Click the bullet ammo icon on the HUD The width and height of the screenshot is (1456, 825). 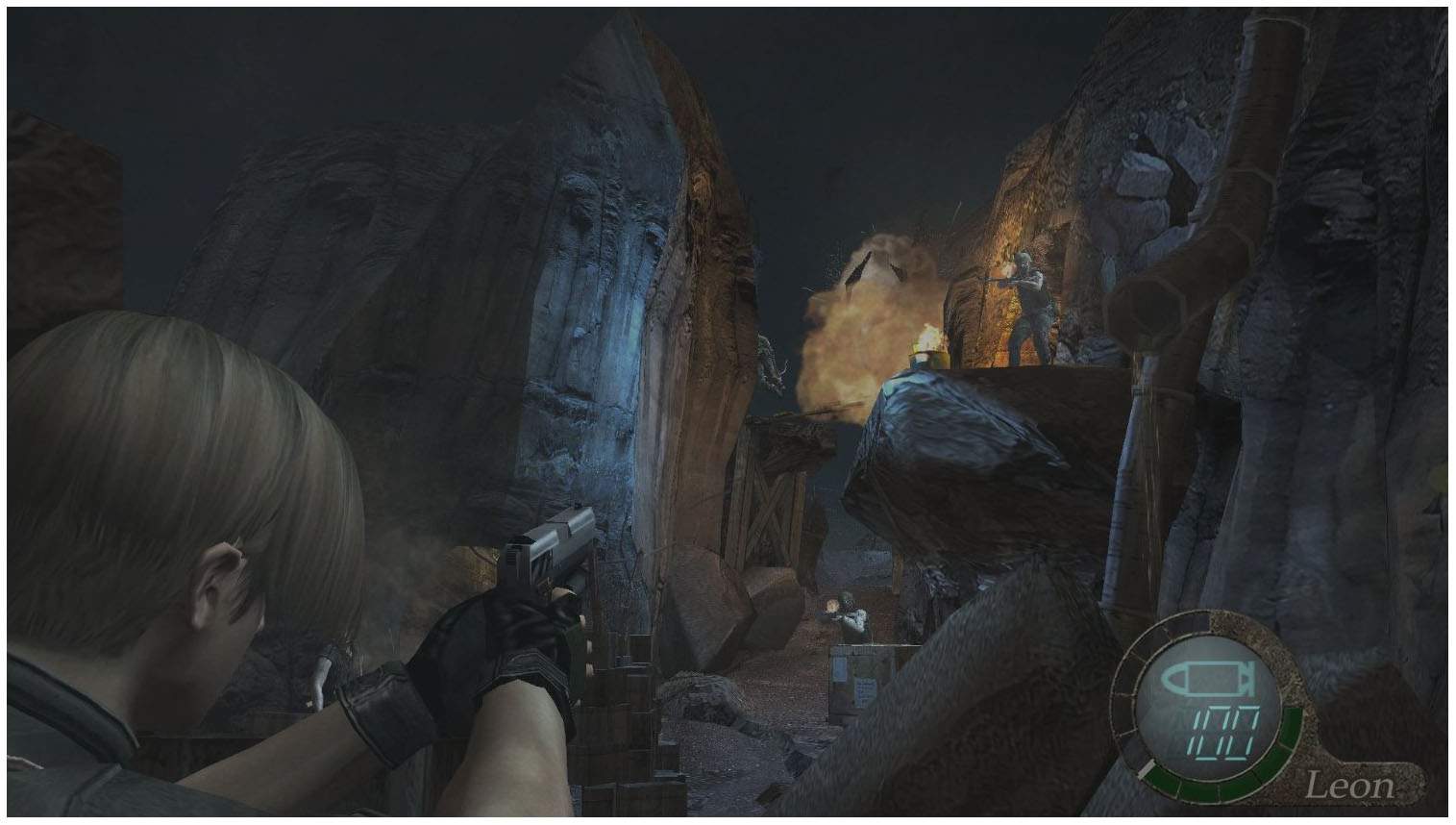1206,680
